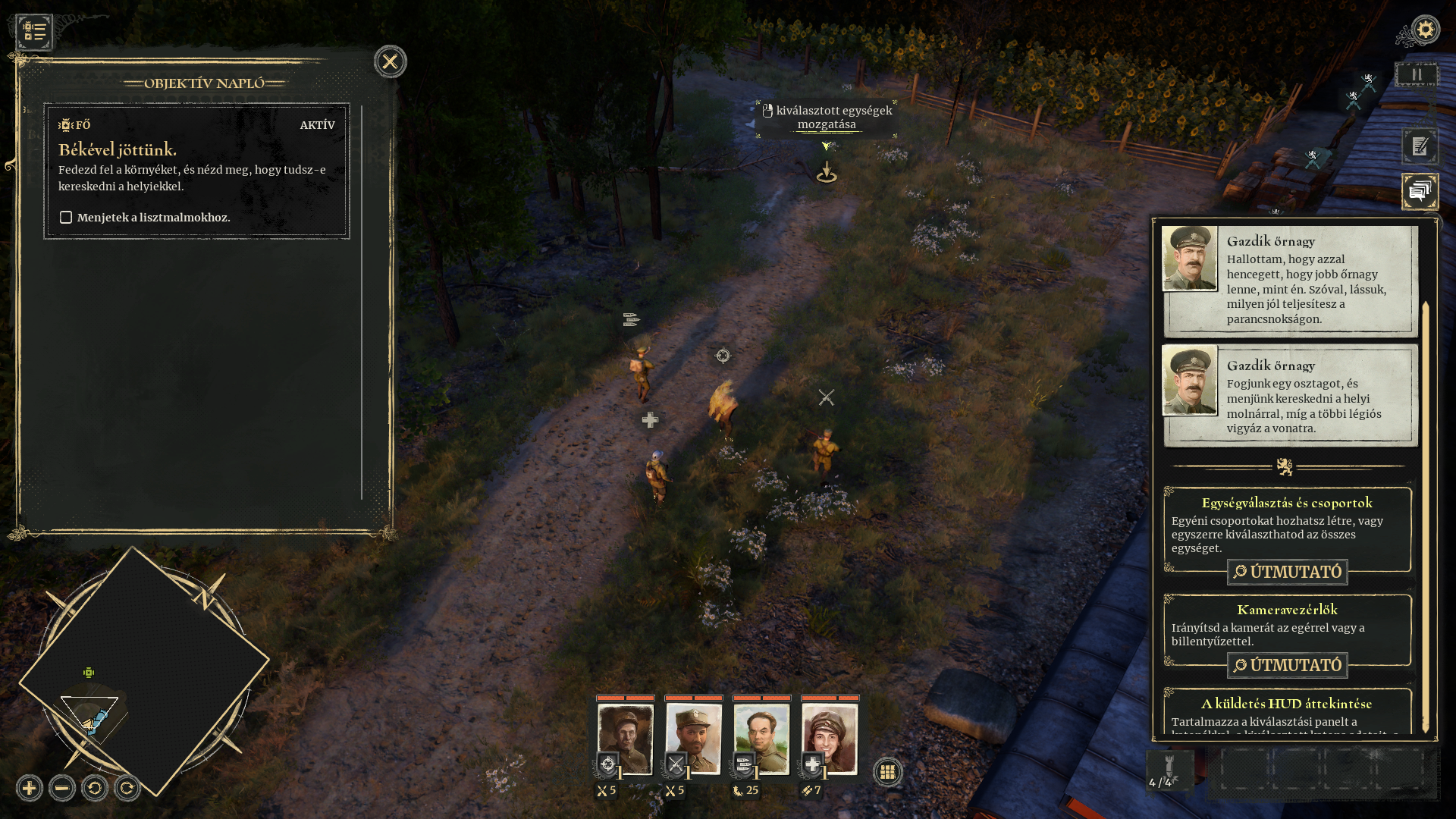1456x819 pixels.
Task: Zoom in with the plus button
Action: (x=30, y=788)
